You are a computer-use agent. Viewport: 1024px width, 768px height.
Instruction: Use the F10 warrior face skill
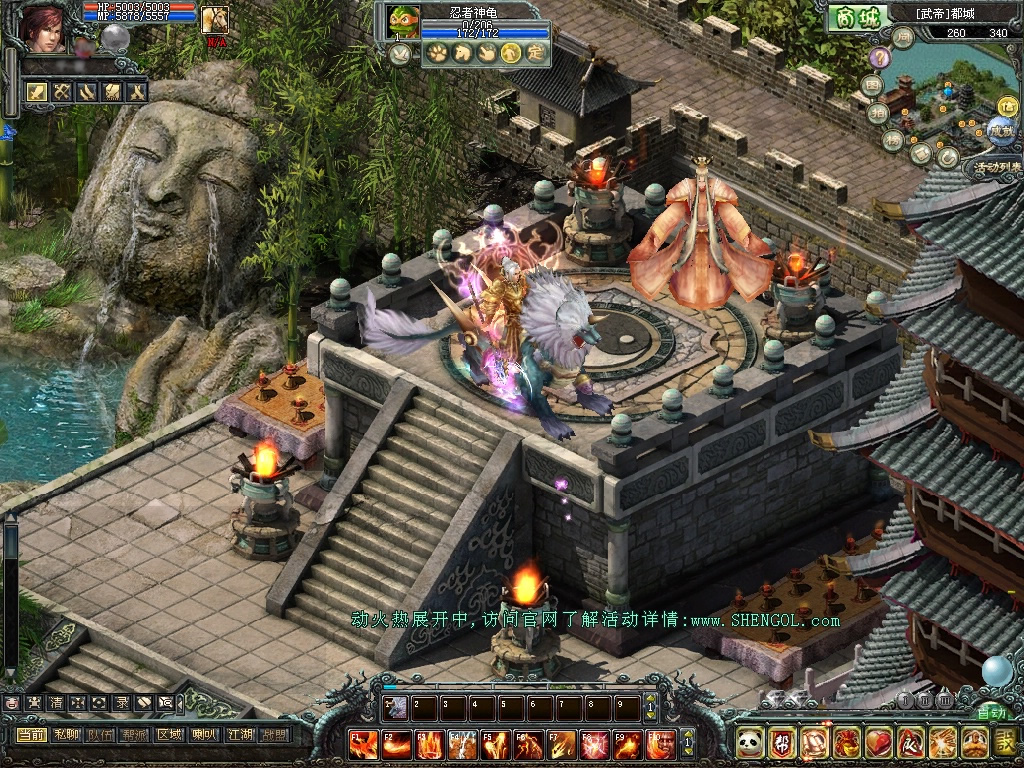[x=659, y=744]
